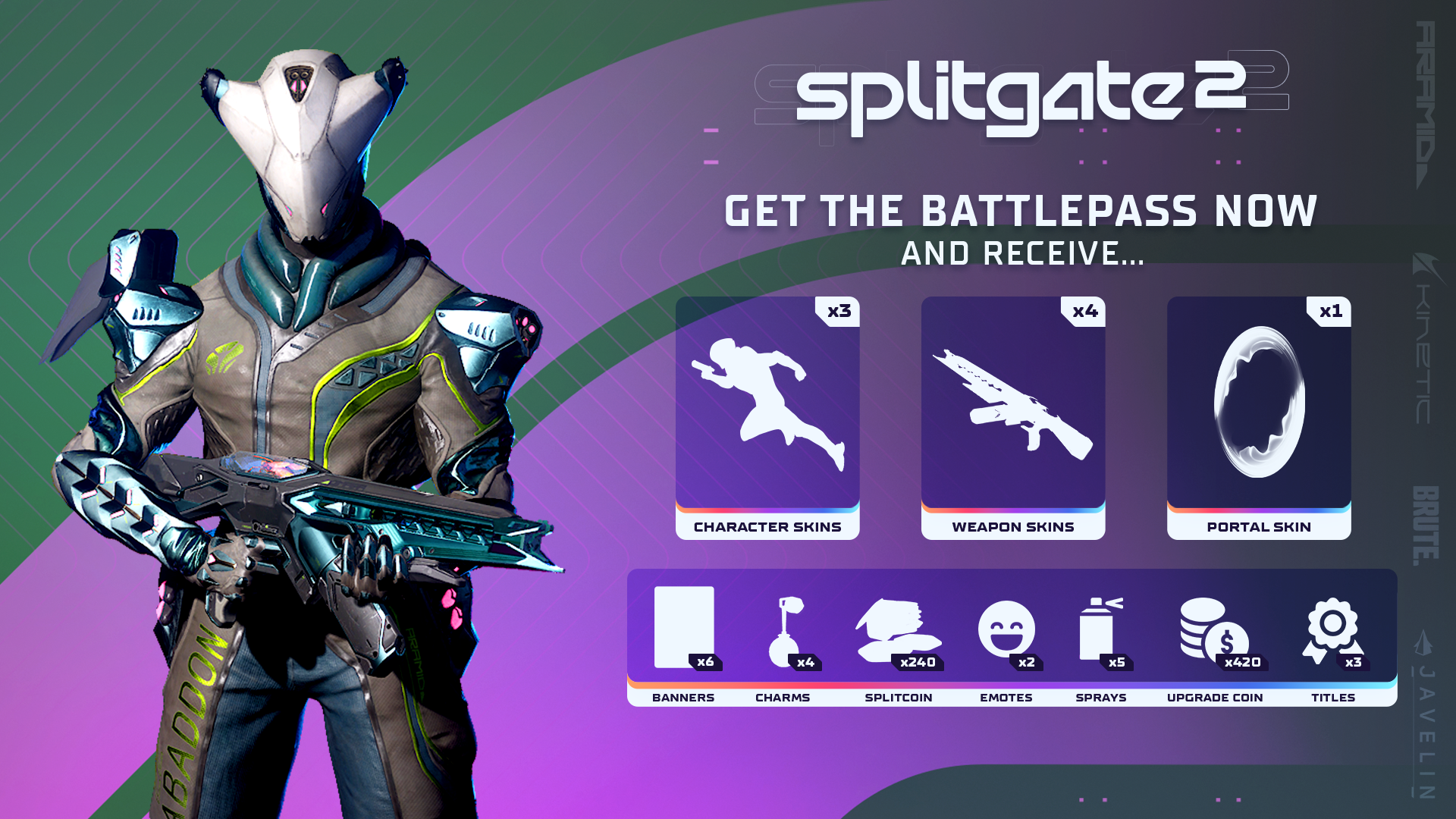Click the Titles ribbon badge icon
This screenshot has width=1456, height=819.
(x=1332, y=629)
